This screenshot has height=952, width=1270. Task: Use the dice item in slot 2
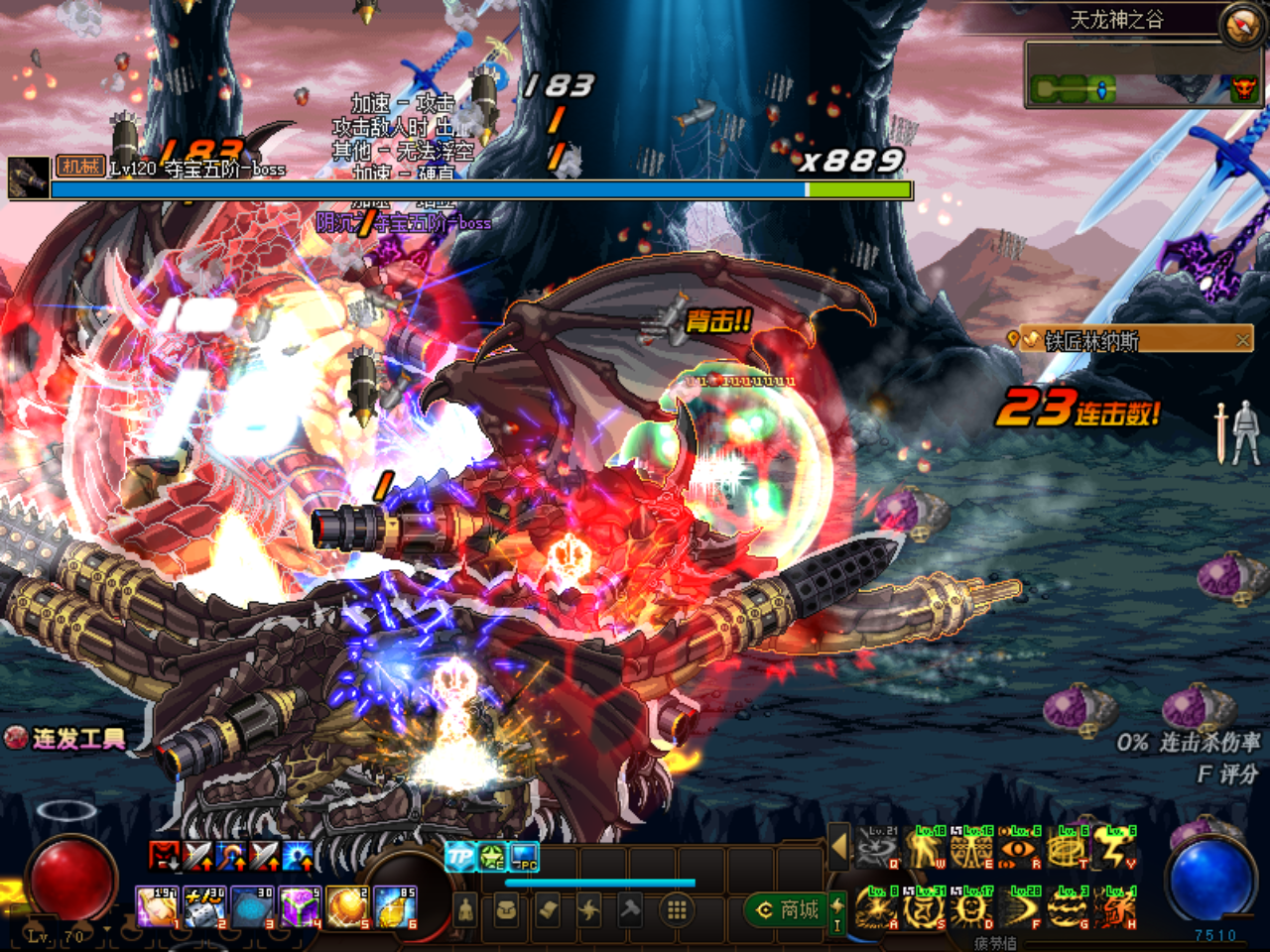pyautogui.click(x=203, y=907)
